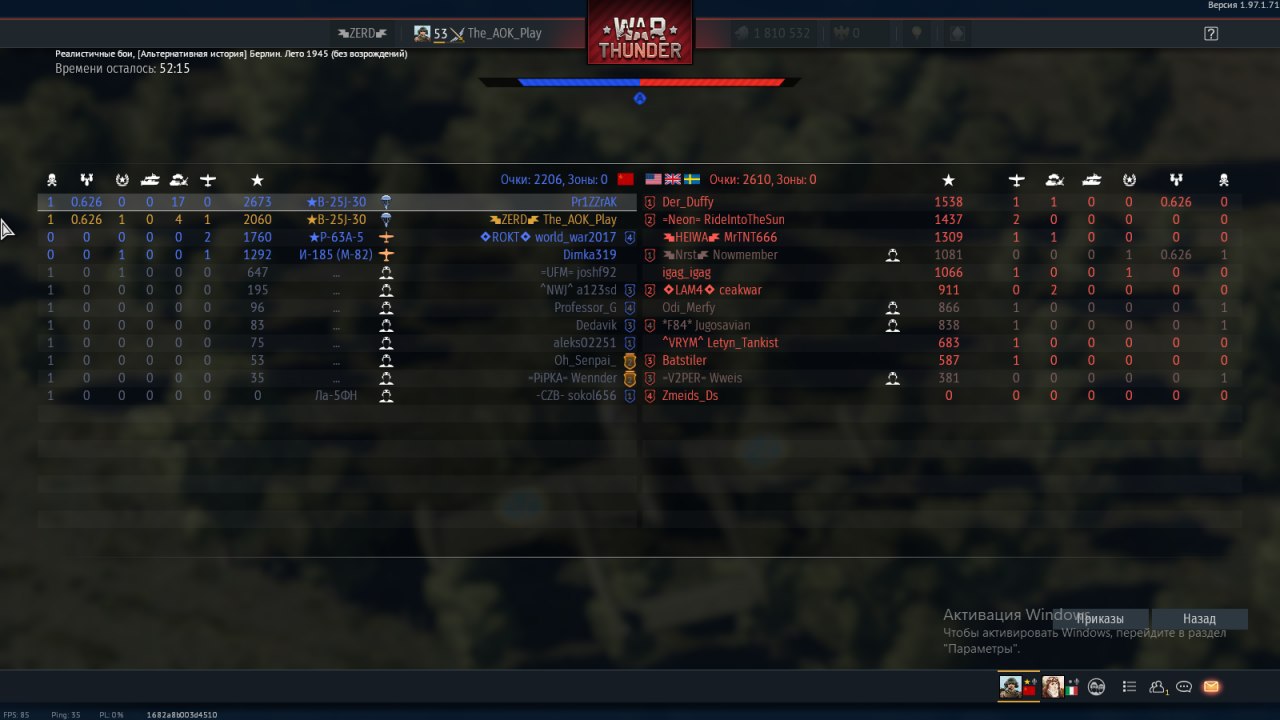Click the score star column header on left team
Image resolution: width=1280 pixels, height=720 pixels.
(257, 180)
